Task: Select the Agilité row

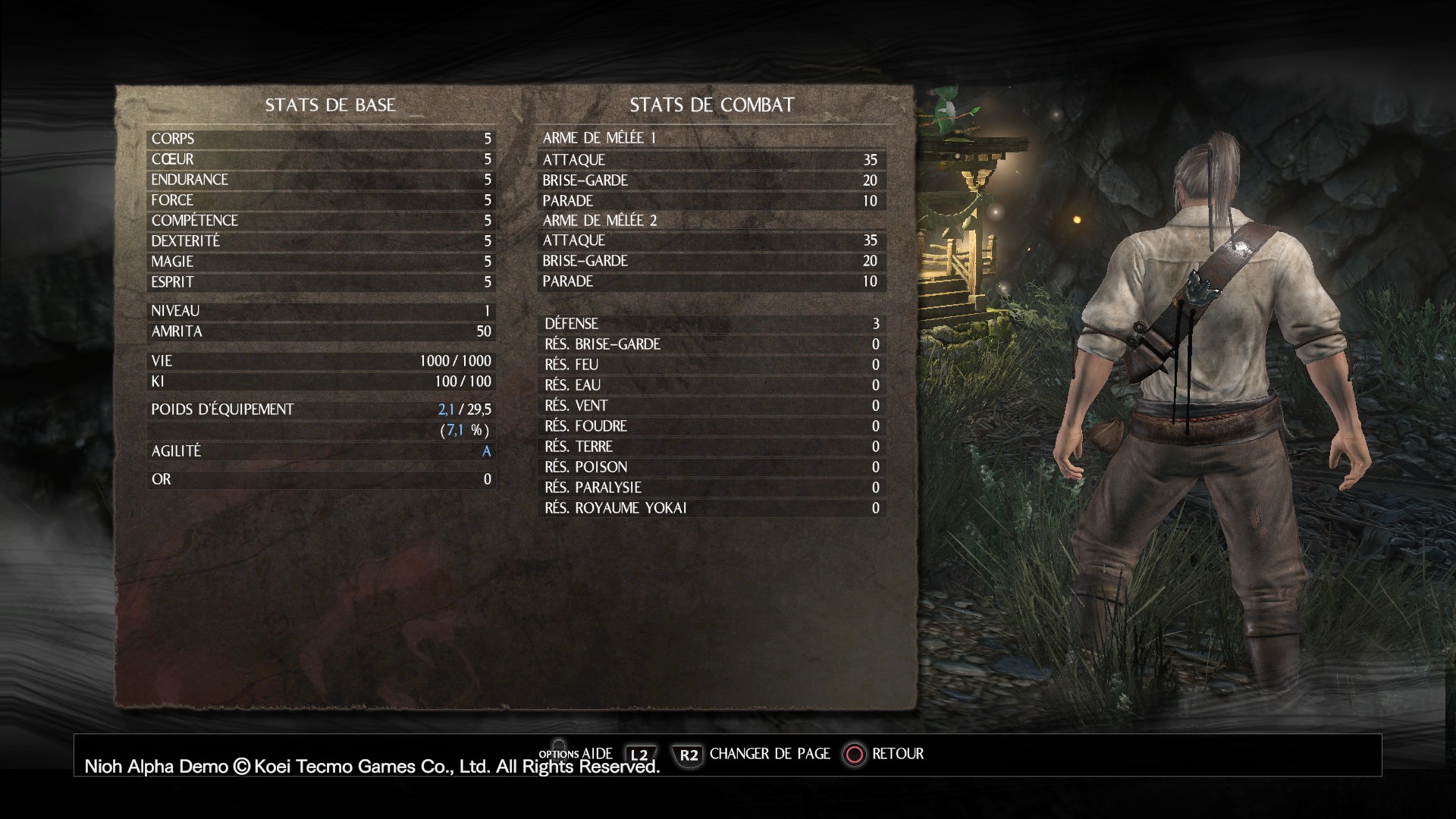Action: coord(321,451)
